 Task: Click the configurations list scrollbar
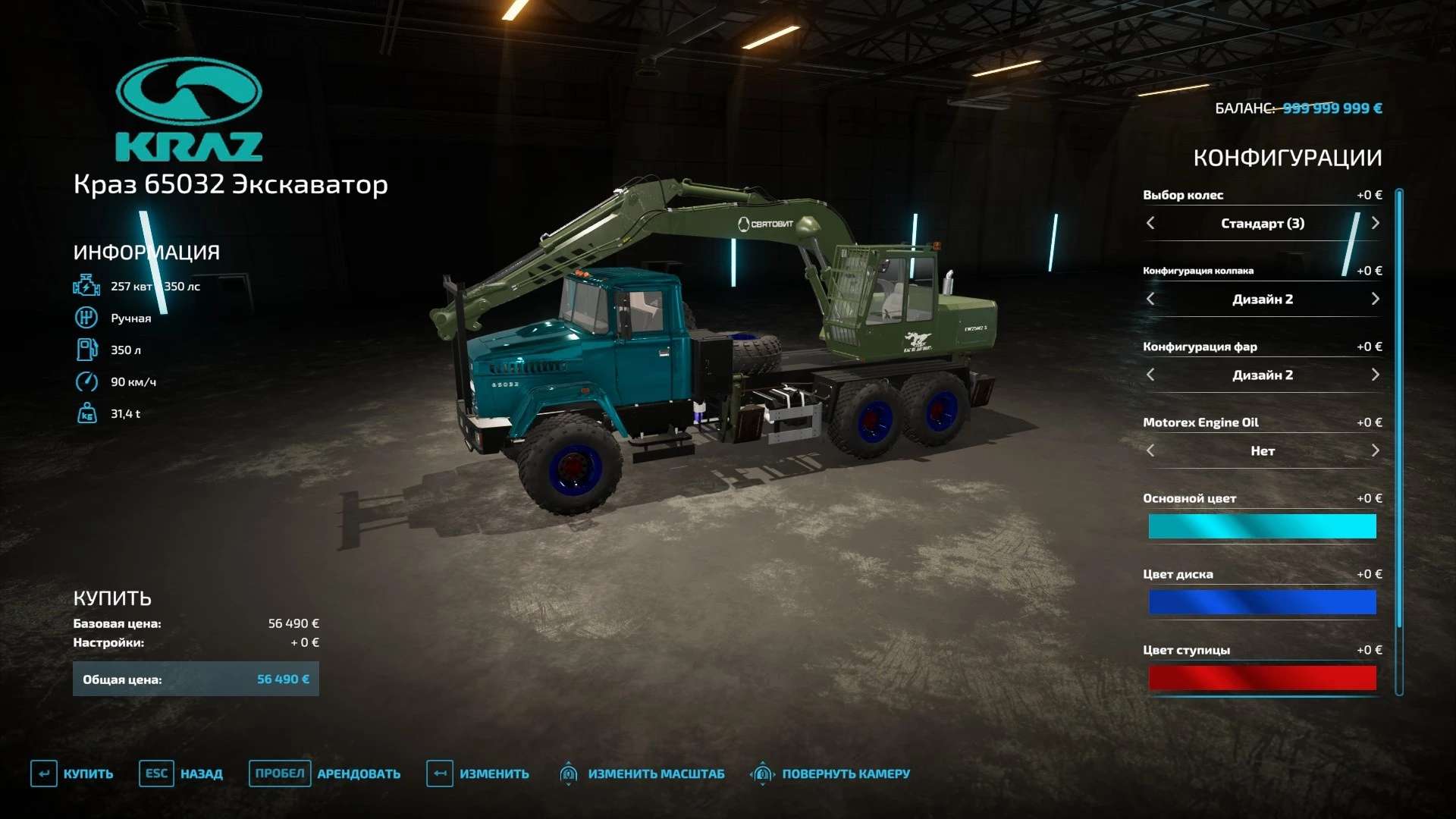[1399, 440]
